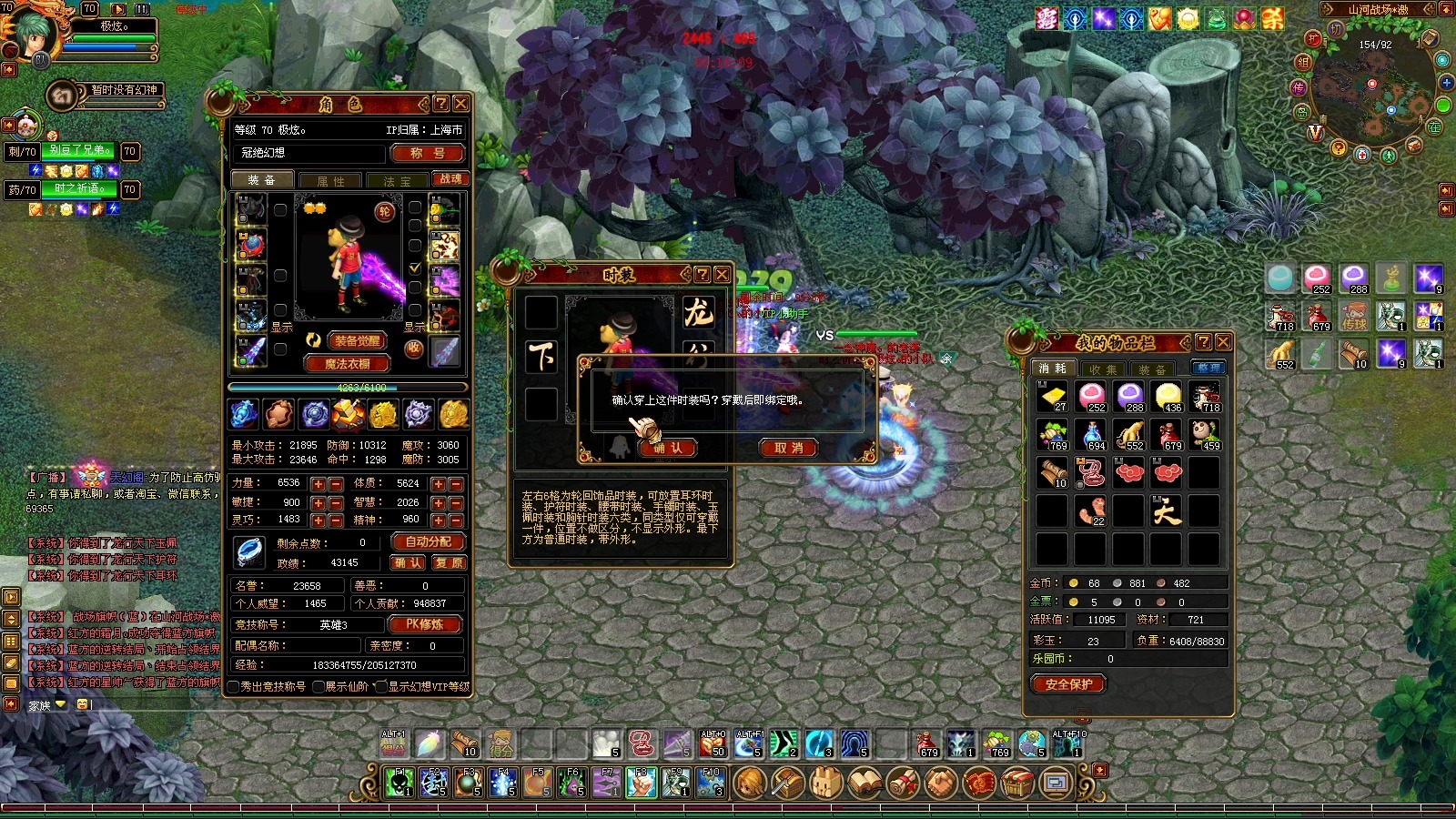Confirm wearing the fashion item (确认)
The image size is (1456, 819).
click(x=668, y=448)
